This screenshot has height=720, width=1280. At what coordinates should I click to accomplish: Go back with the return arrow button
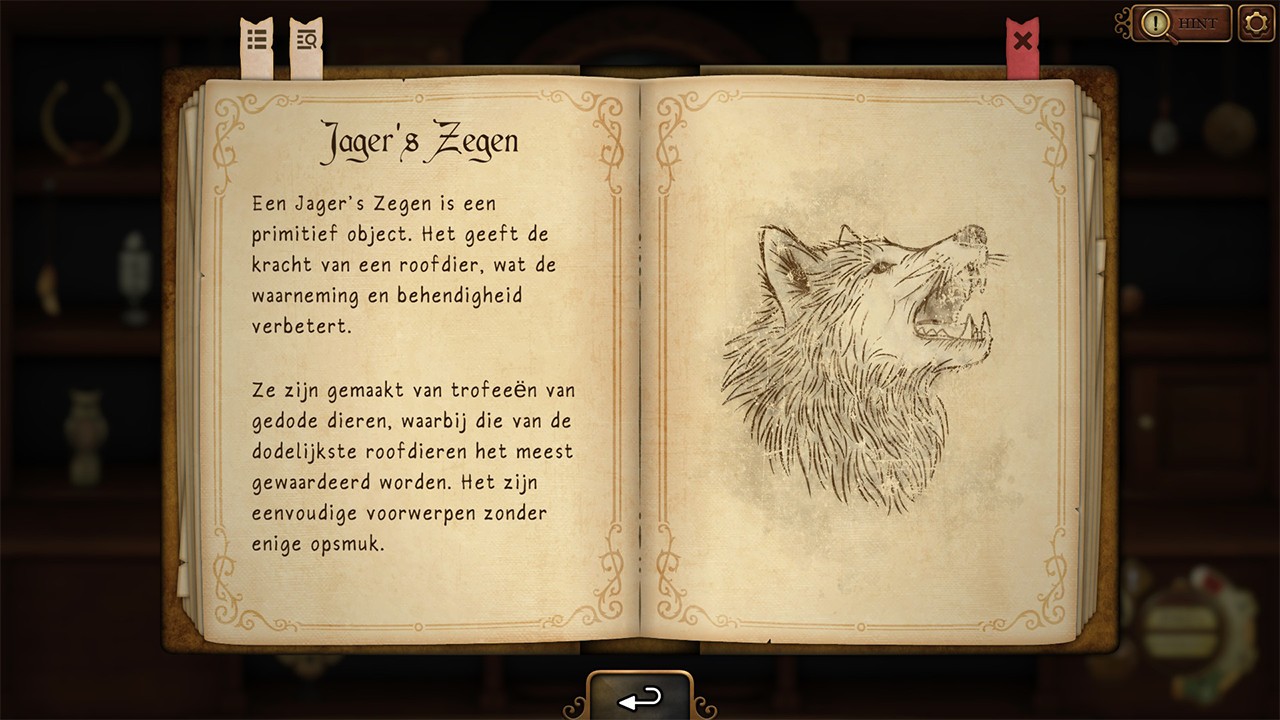(640, 698)
